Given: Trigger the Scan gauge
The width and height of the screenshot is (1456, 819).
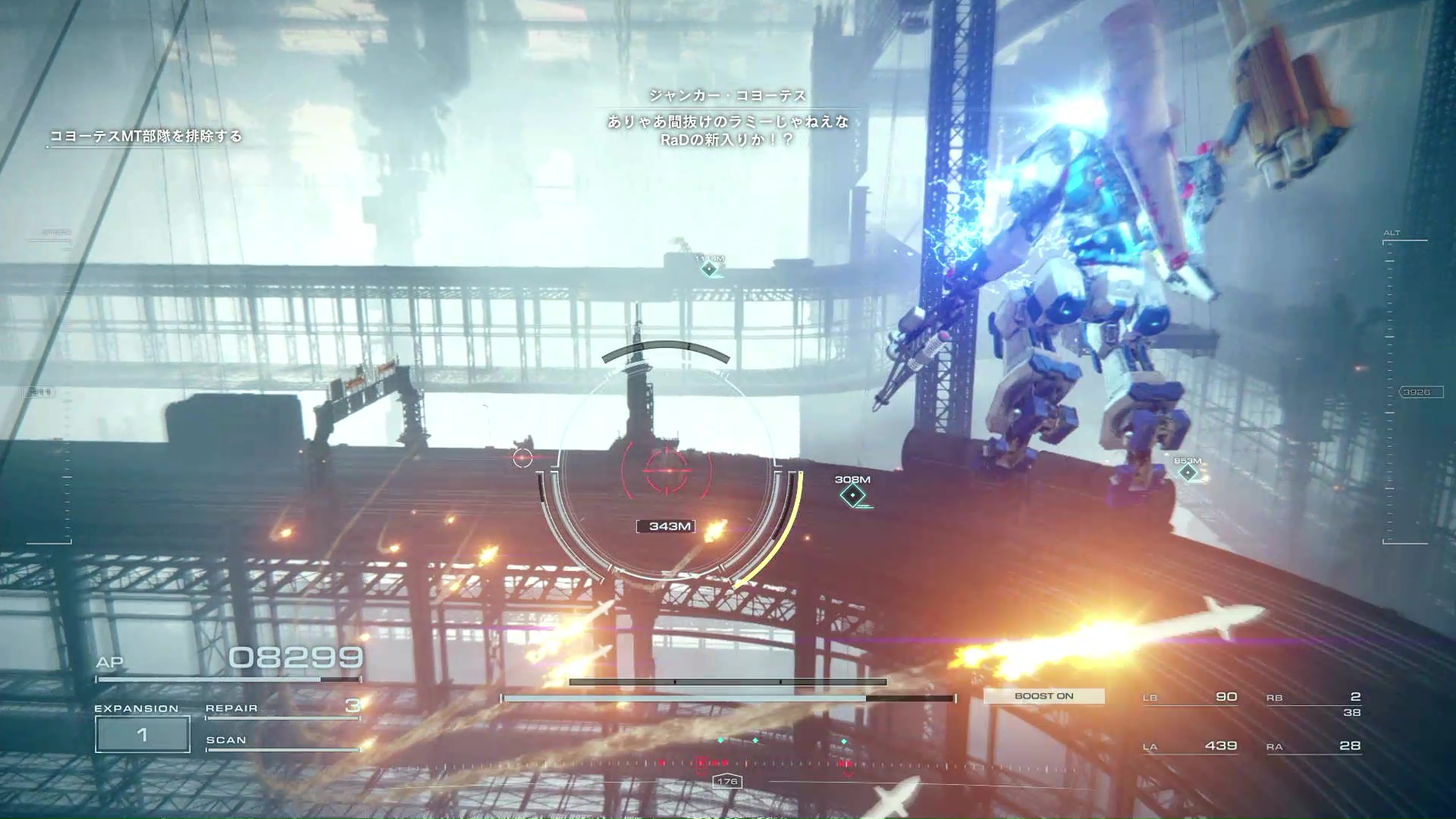Looking at the screenshot, I should pos(281,742).
